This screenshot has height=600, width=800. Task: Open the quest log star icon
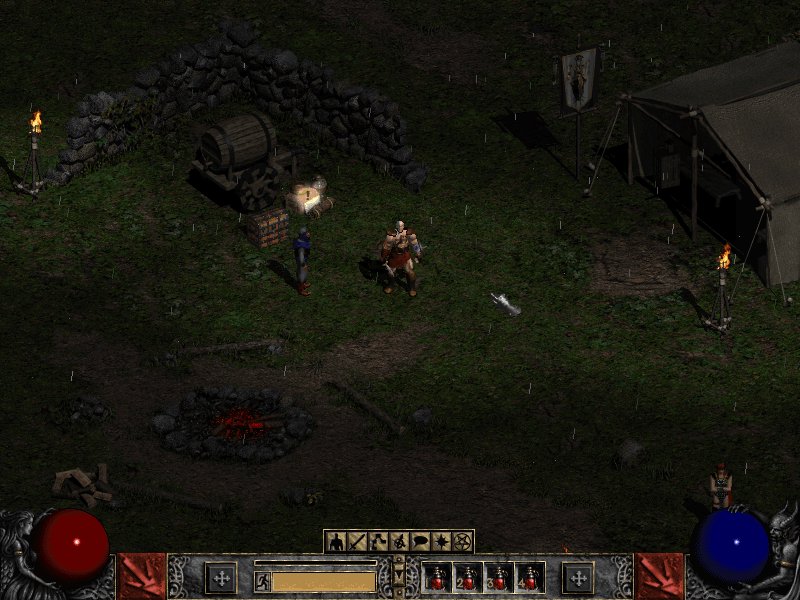[440, 542]
